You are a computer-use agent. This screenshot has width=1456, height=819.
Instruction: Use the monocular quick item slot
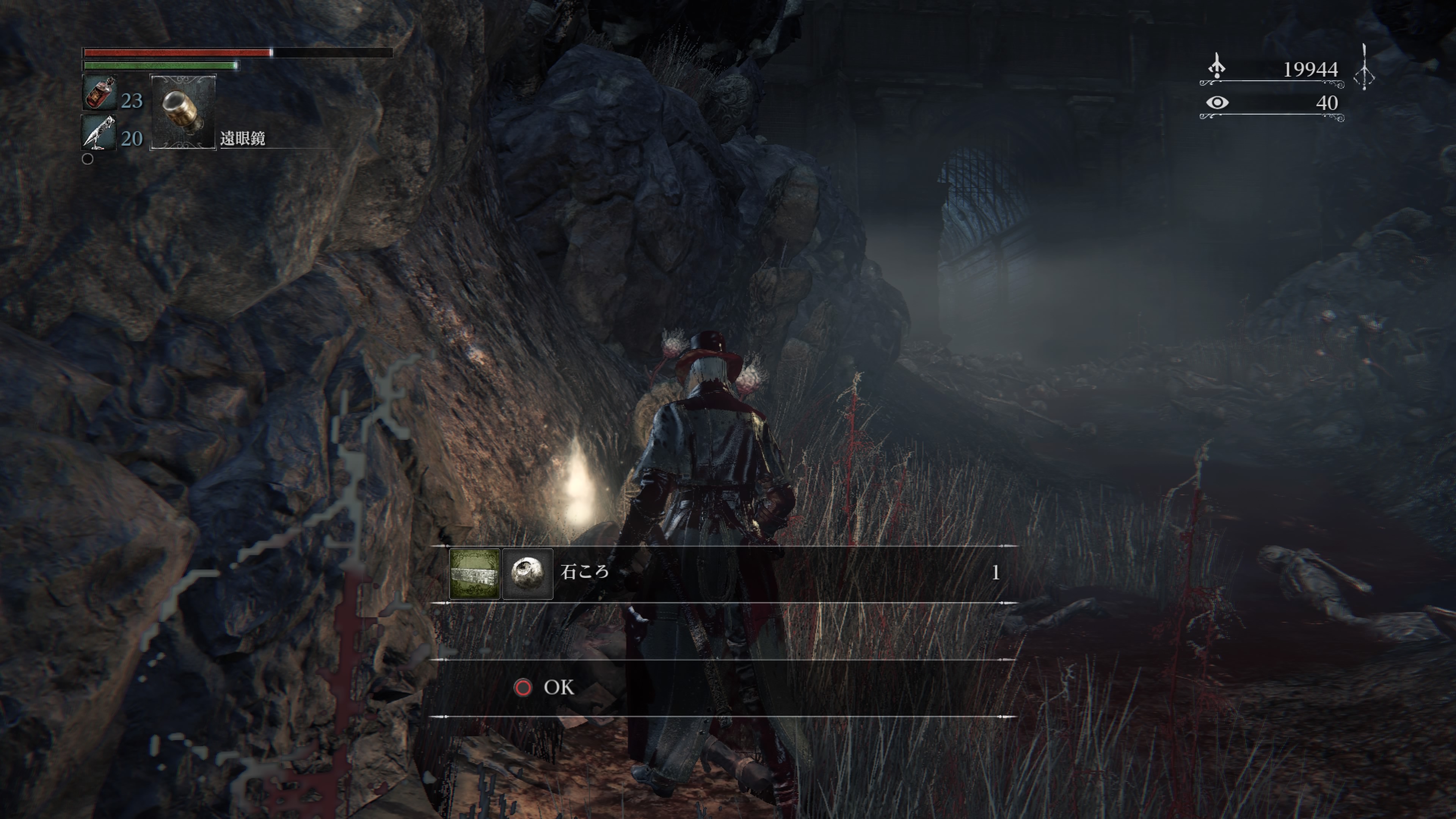[x=182, y=111]
